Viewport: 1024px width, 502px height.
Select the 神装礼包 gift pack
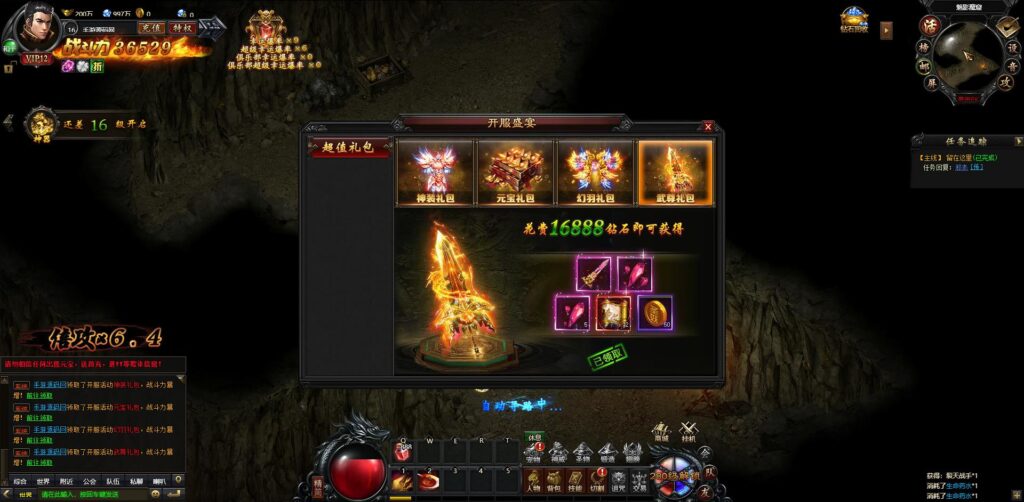click(x=435, y=172)
